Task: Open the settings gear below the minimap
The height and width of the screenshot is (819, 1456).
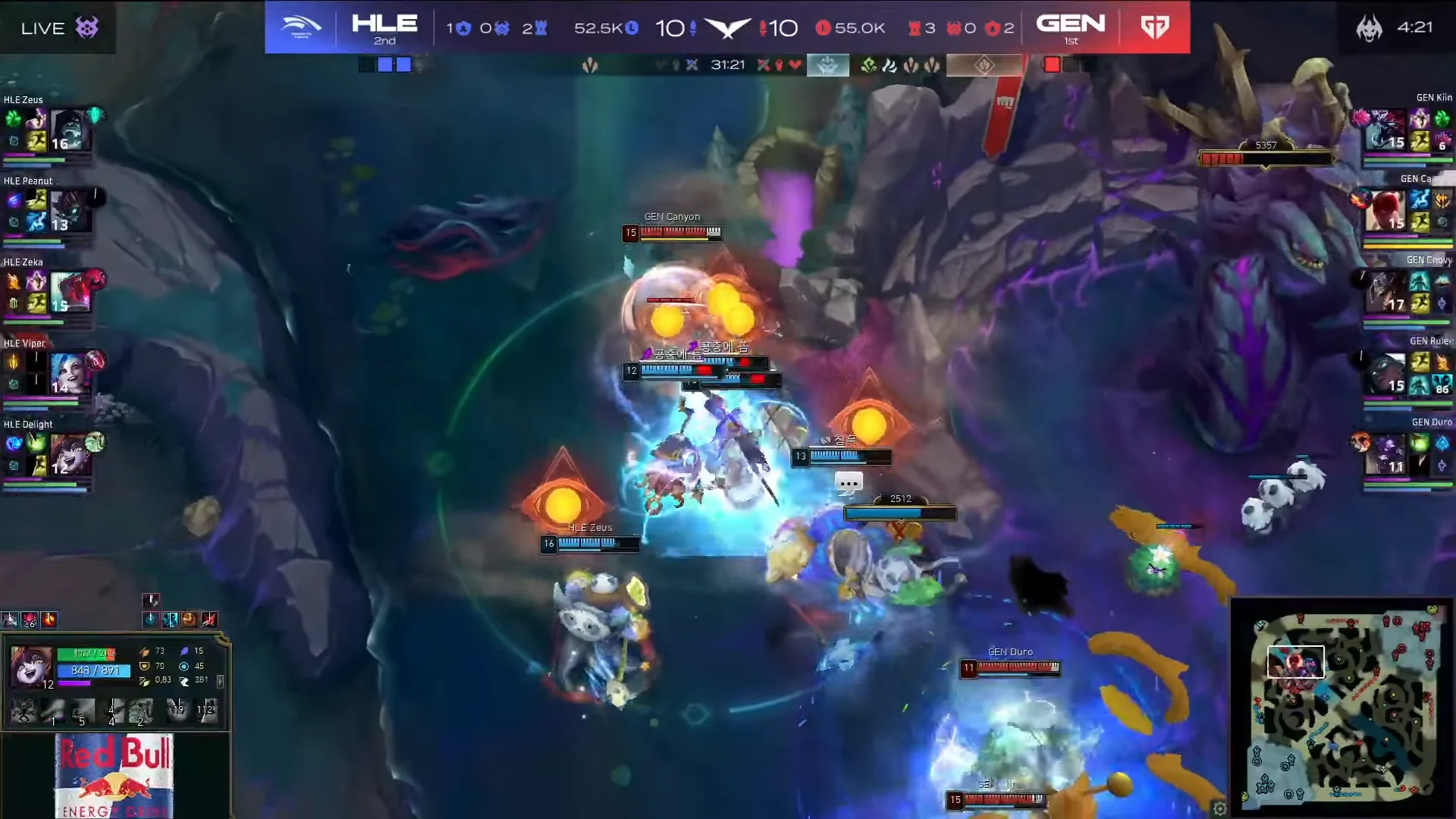Action: tap(1219, 808)
